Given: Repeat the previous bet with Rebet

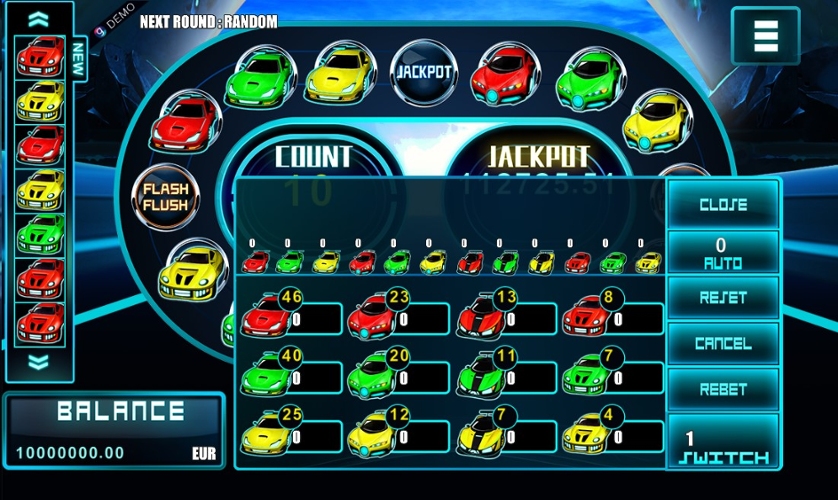Looking at the screenshot, I should [723, 390].
